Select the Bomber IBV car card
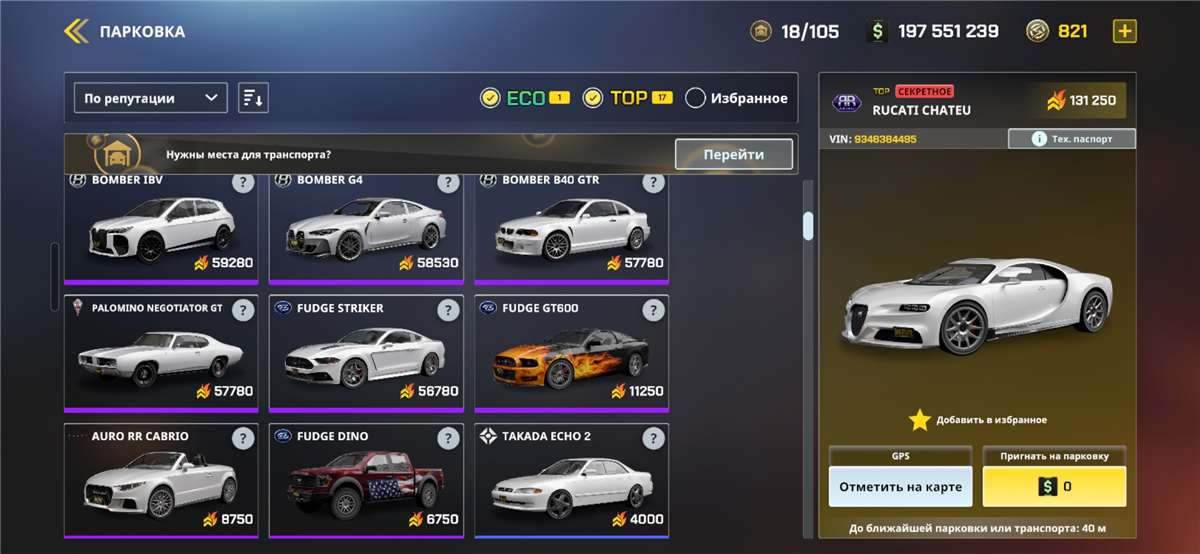This screenshot has width=1200, height=554. tap(160, 232)
